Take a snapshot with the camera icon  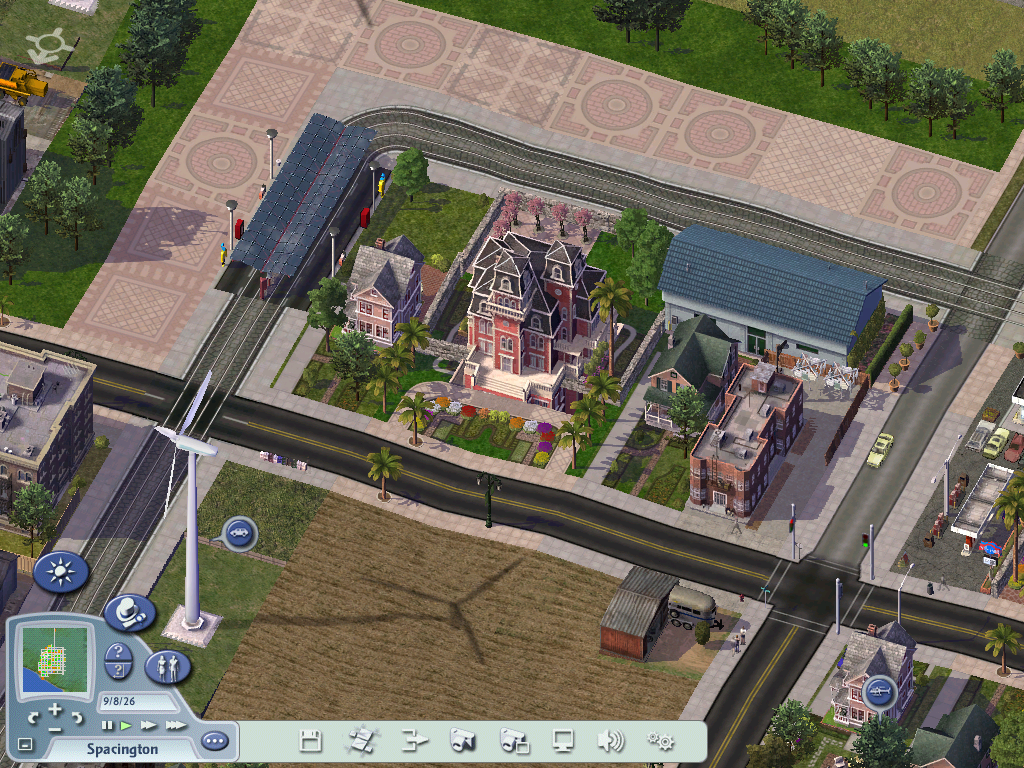pyautogui.click(x=462, y=741)
